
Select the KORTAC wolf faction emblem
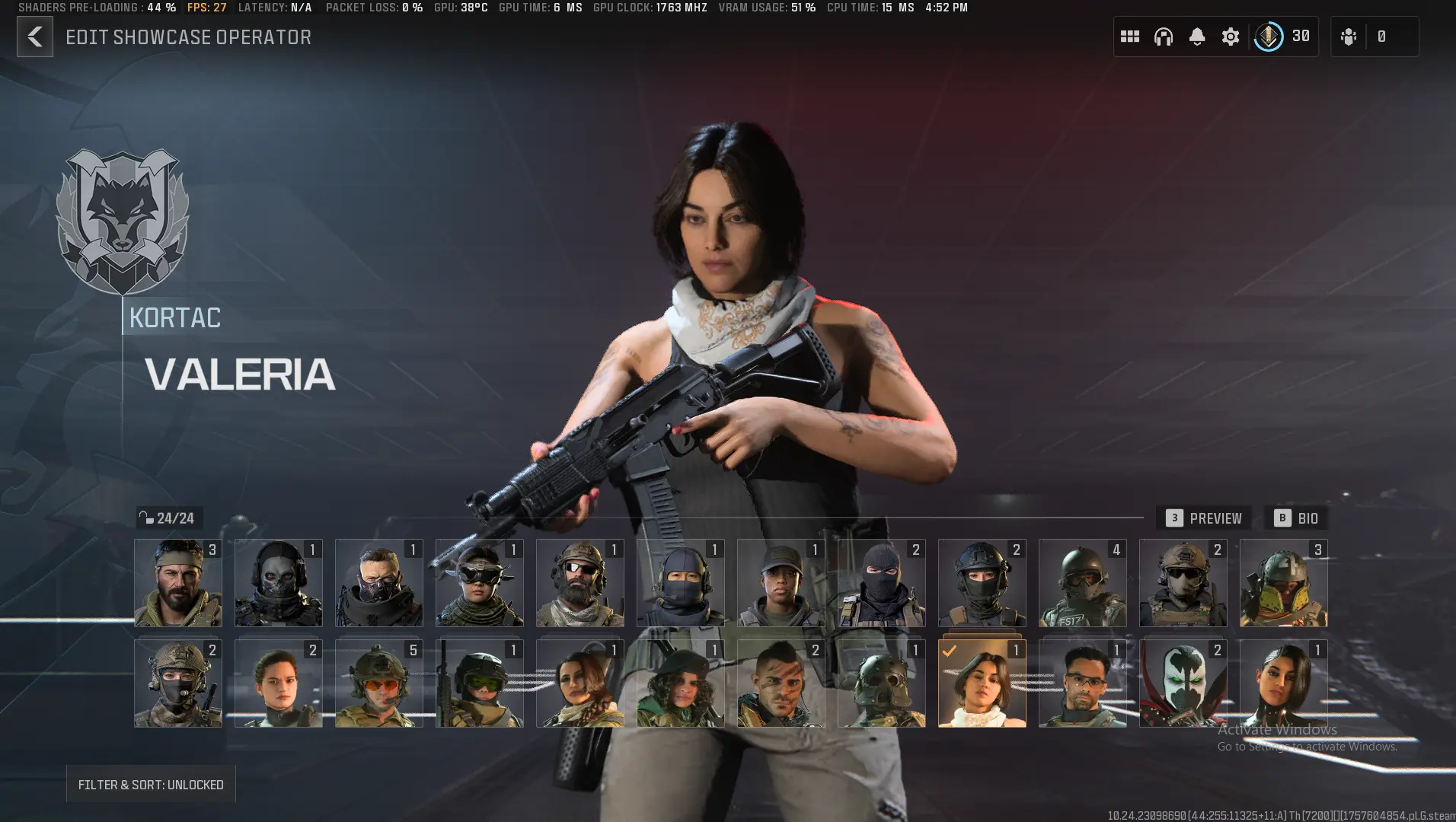pyautogui.click(x=123, y=222)
